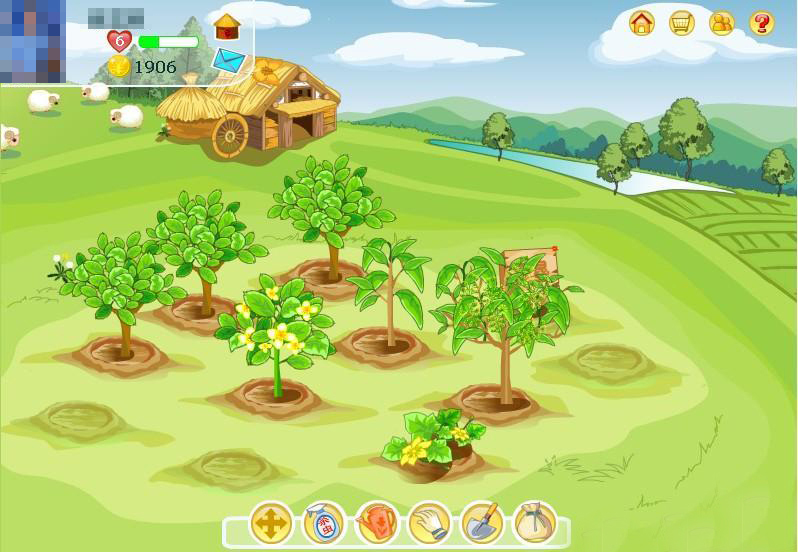798x552 pixels.
Task: Go to the home house button
Action: (x=642, y=22)
